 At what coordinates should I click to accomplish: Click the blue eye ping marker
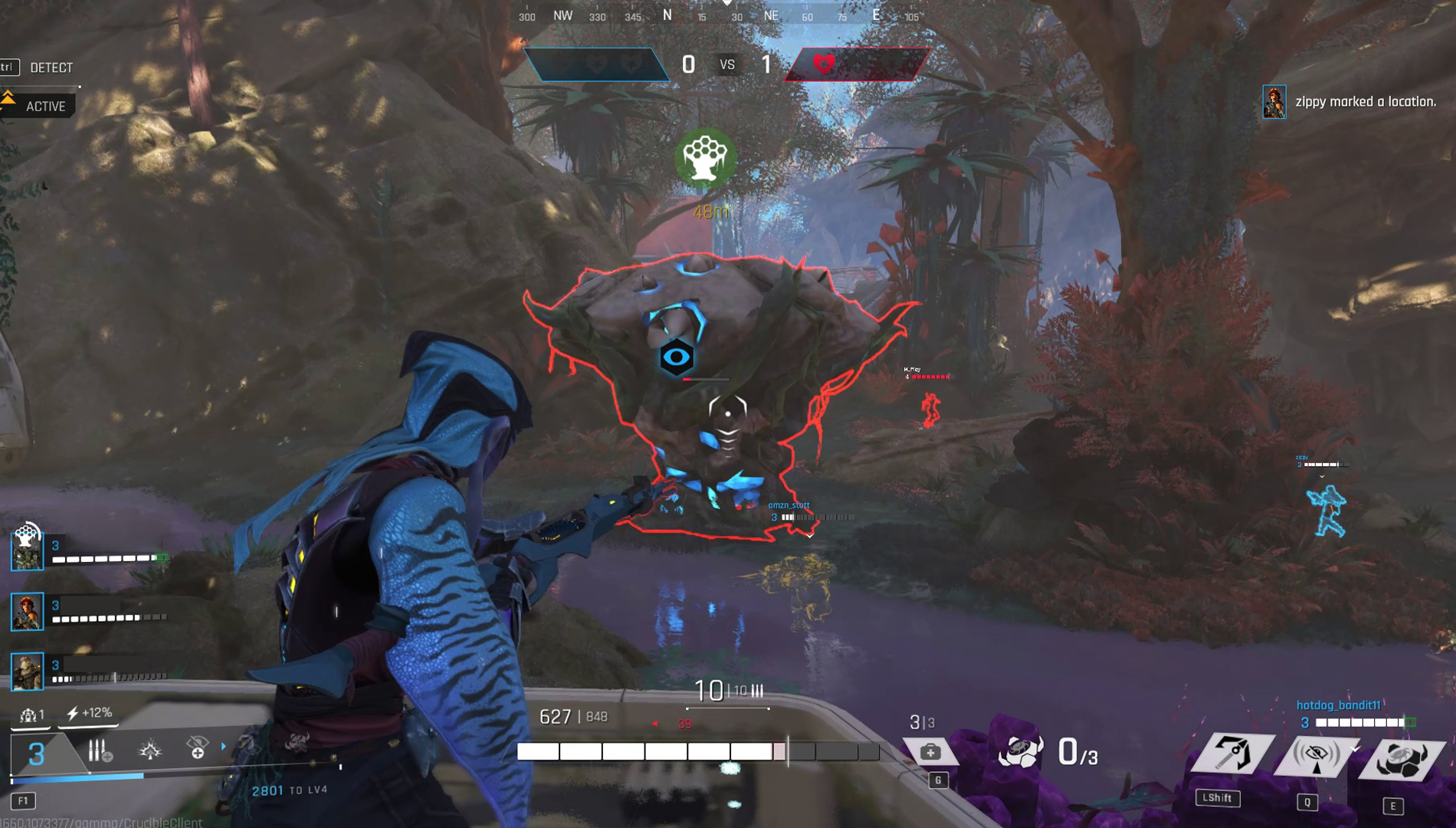tap(676, 357)
